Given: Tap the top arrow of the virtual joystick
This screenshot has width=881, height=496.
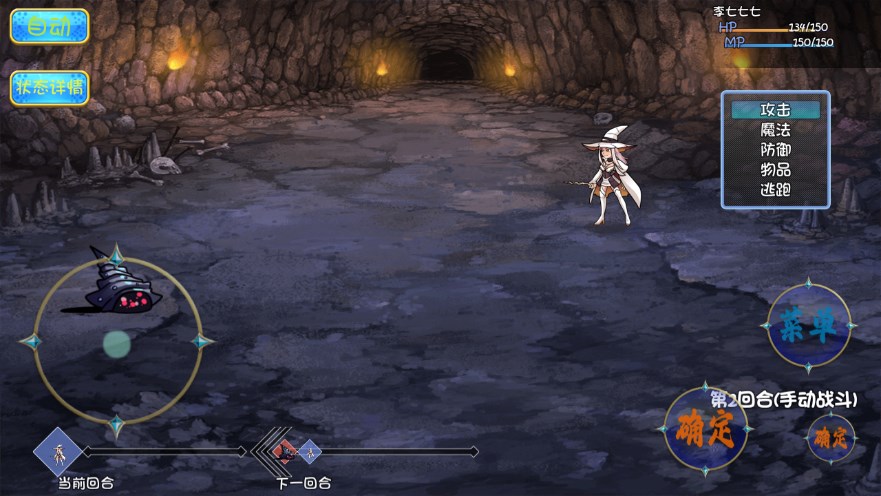Looking at the screenshot, I should [x=117, y=255].
